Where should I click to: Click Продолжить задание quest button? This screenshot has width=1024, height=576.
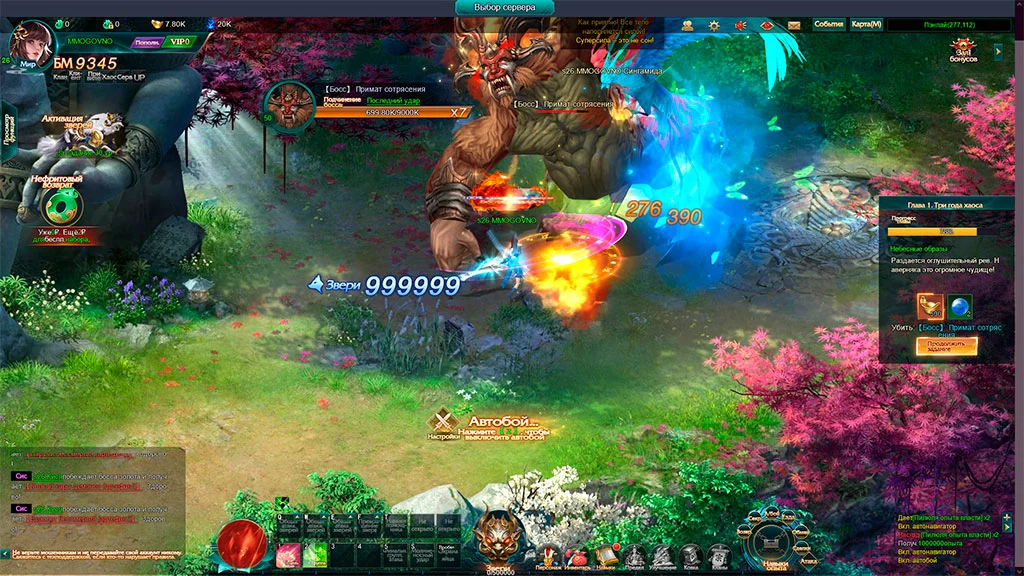(946, 345)
